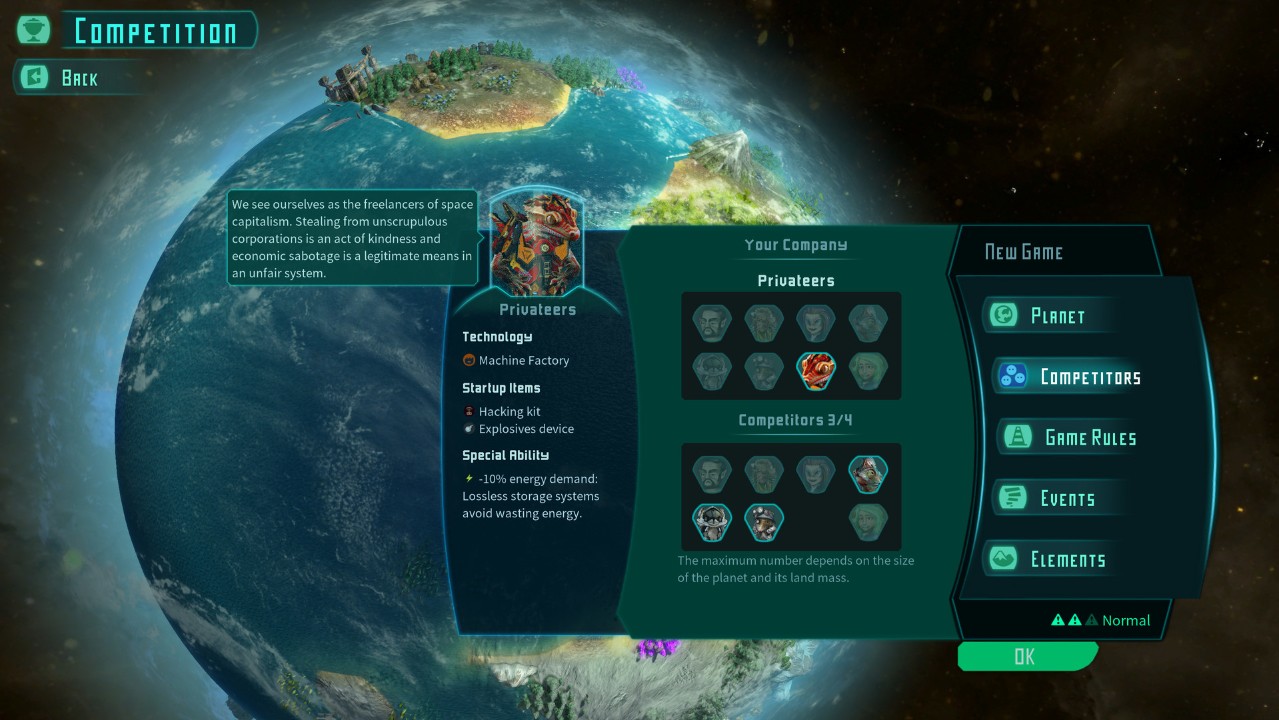
Task: Pick the green-haired woman as your company
Action: pos(868,371)
